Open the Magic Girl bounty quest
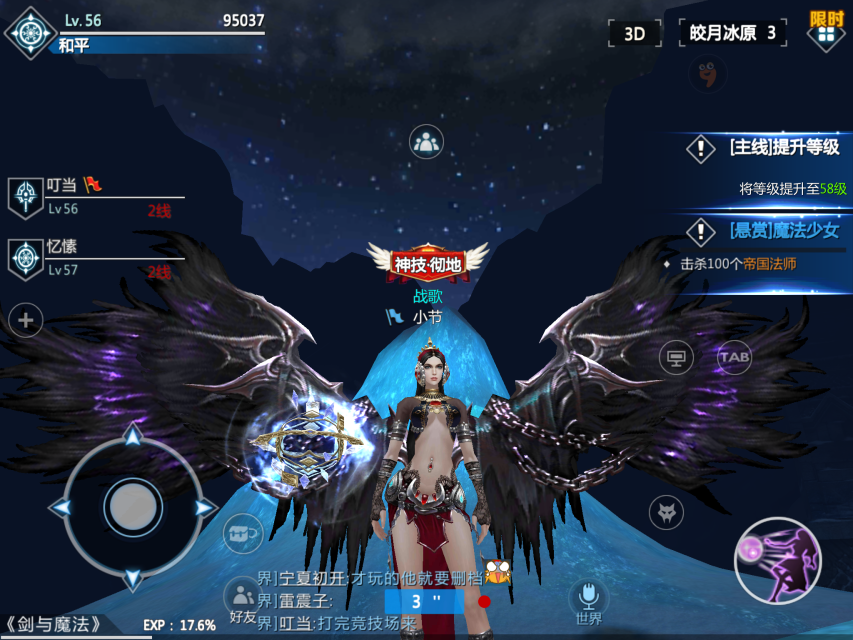The height and width of the screenshot is (640, 853). click(x=768, y=231)
